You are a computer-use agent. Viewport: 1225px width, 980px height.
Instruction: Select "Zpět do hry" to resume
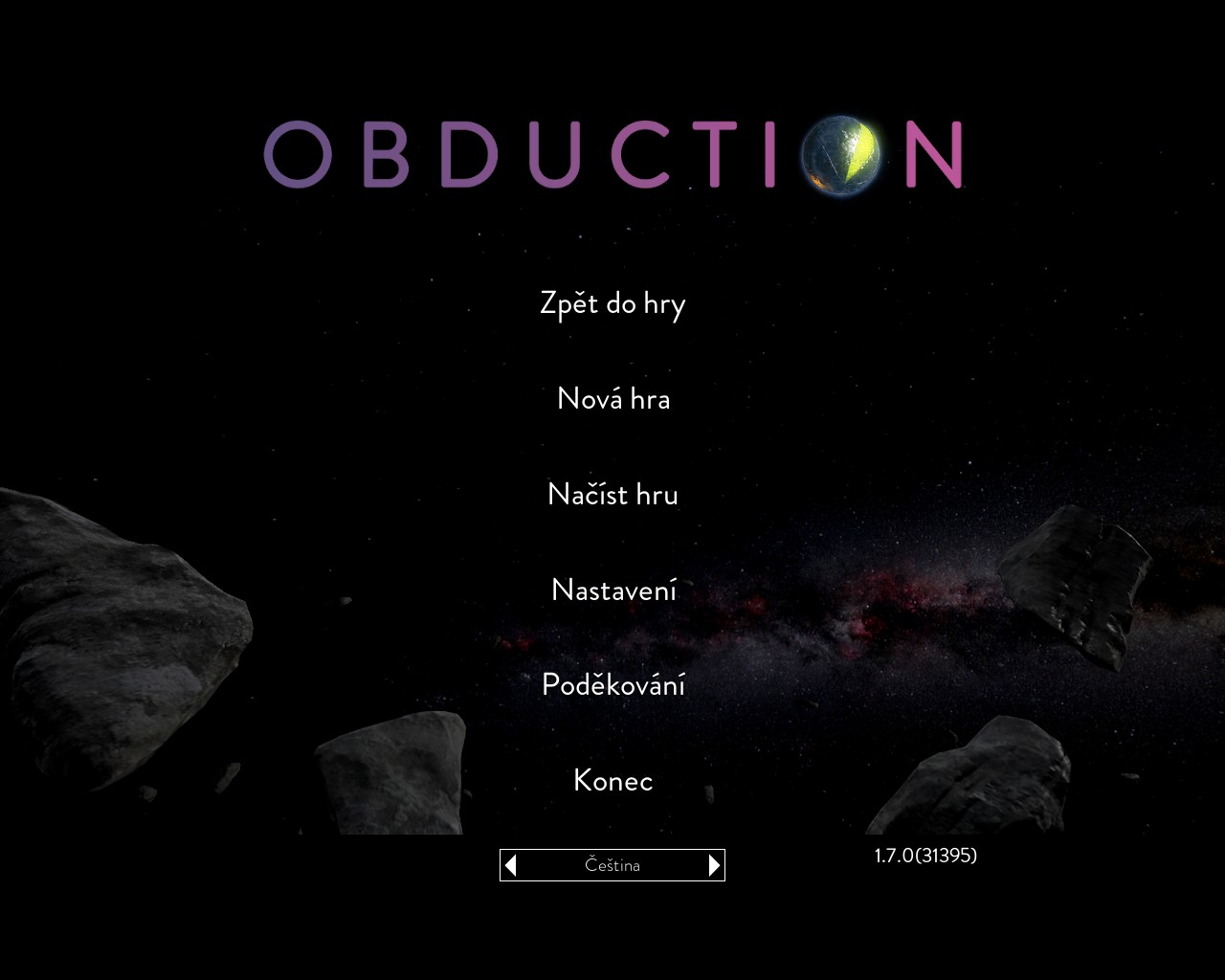612,304
